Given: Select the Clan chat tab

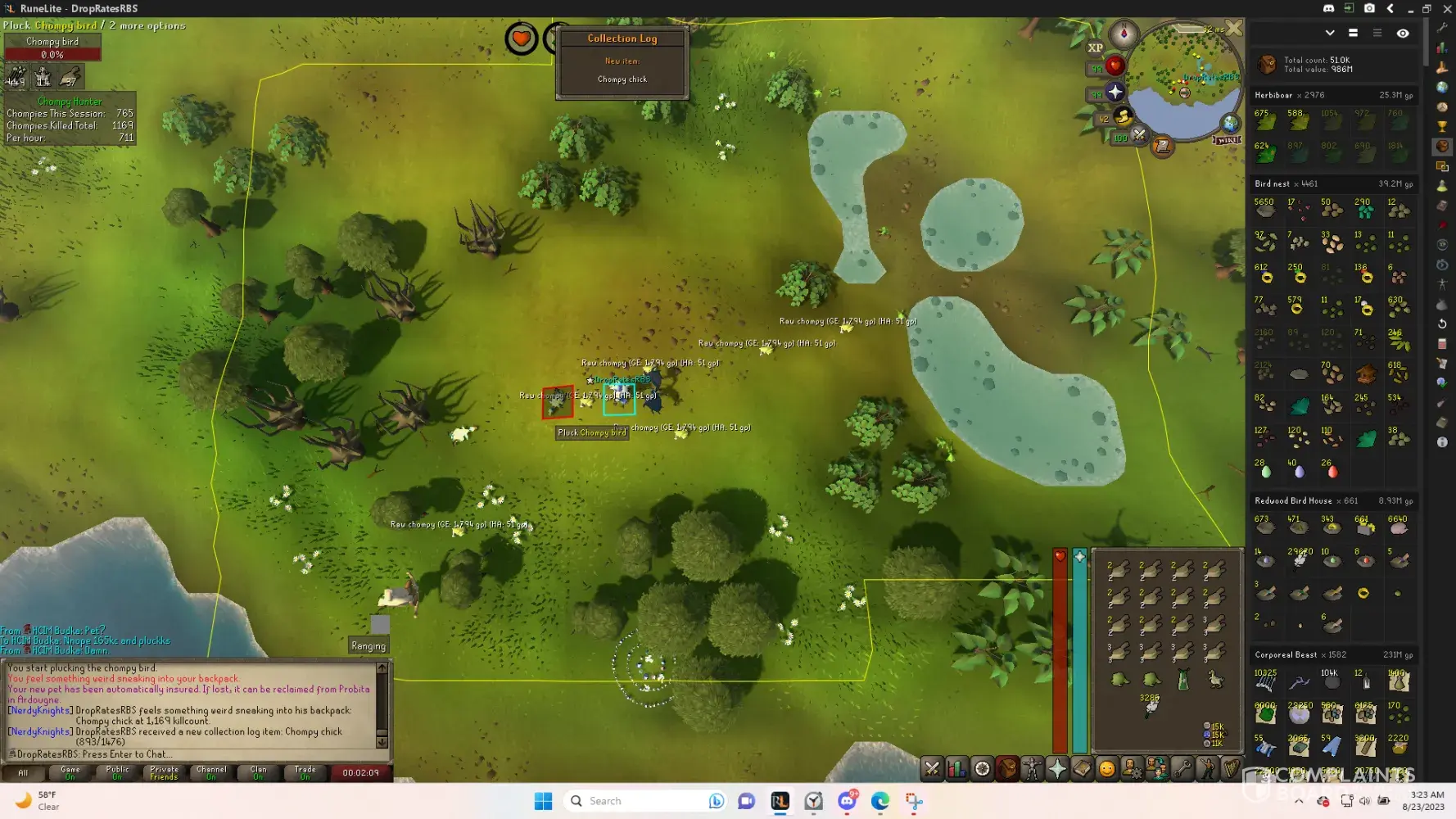Looking at the screenshot, I should pos(258,772).
